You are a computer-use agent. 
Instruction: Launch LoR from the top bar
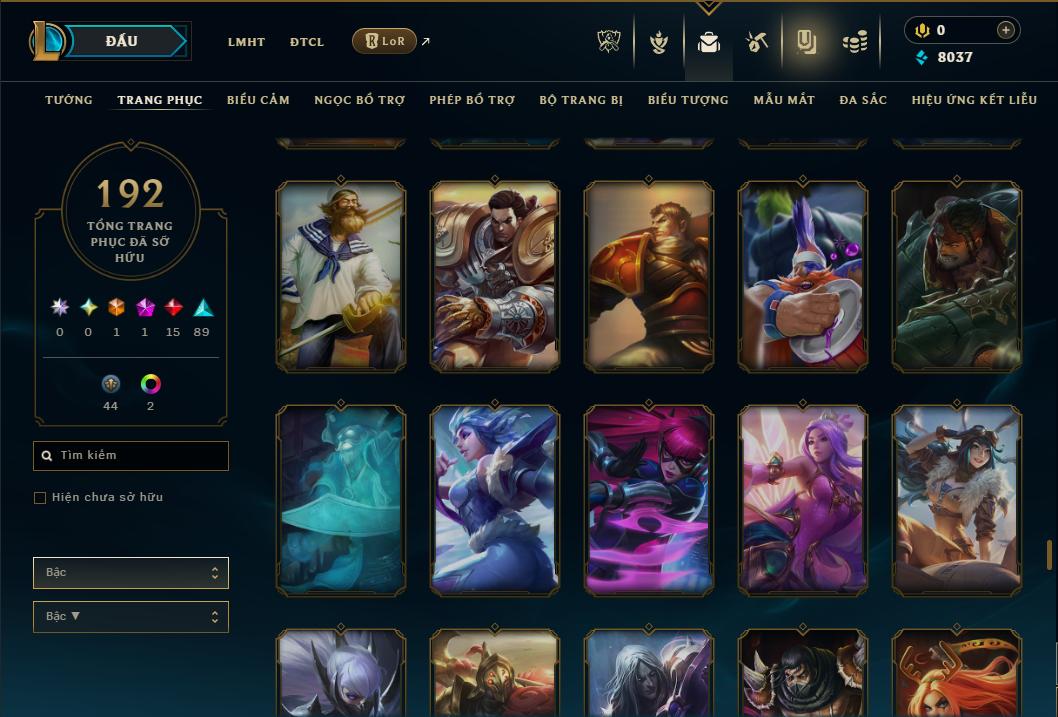pos(385,41)
